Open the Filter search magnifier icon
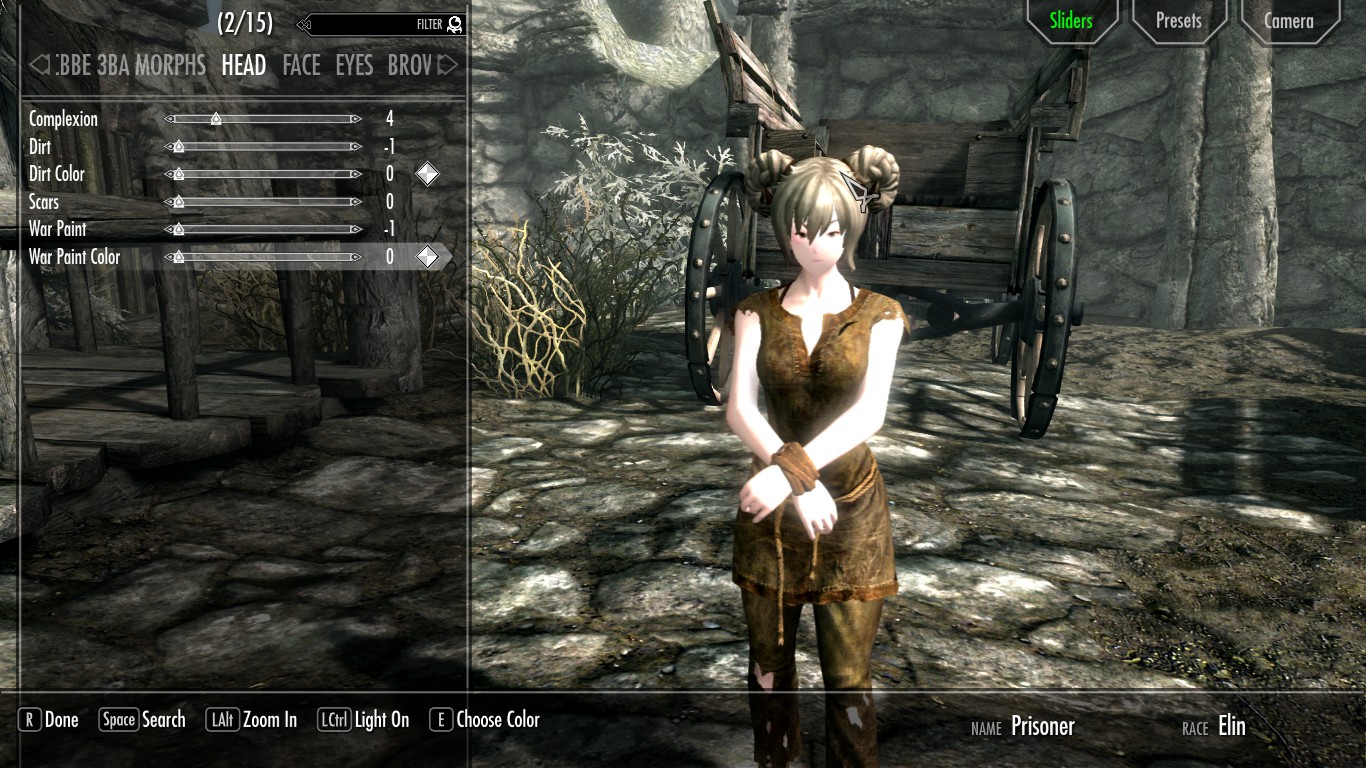This screenshot has height=768, width=1366. click(x=455, y=24)
